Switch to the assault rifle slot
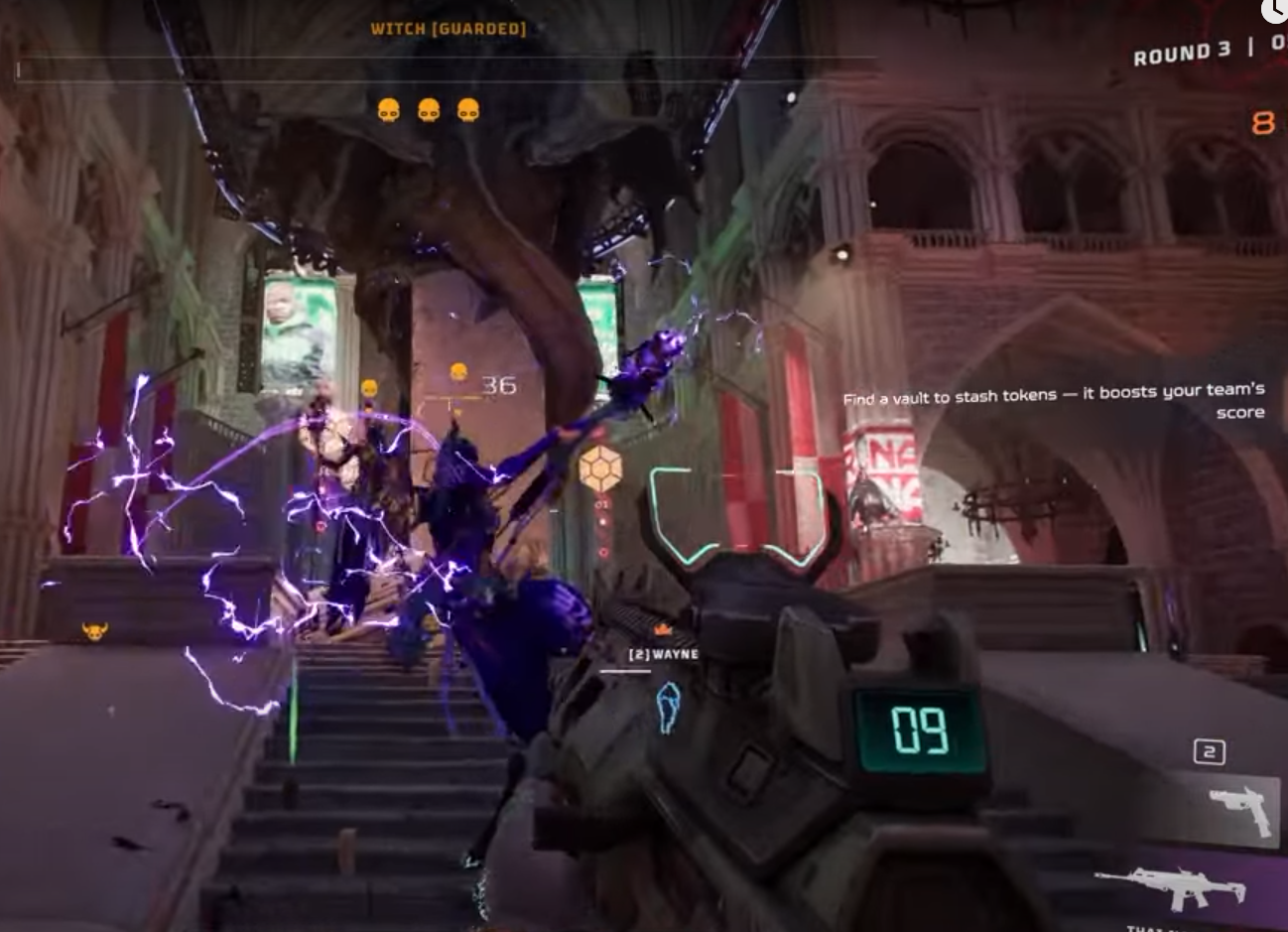This screenshot has height=932, width=1288. [x=1173, y=886]
